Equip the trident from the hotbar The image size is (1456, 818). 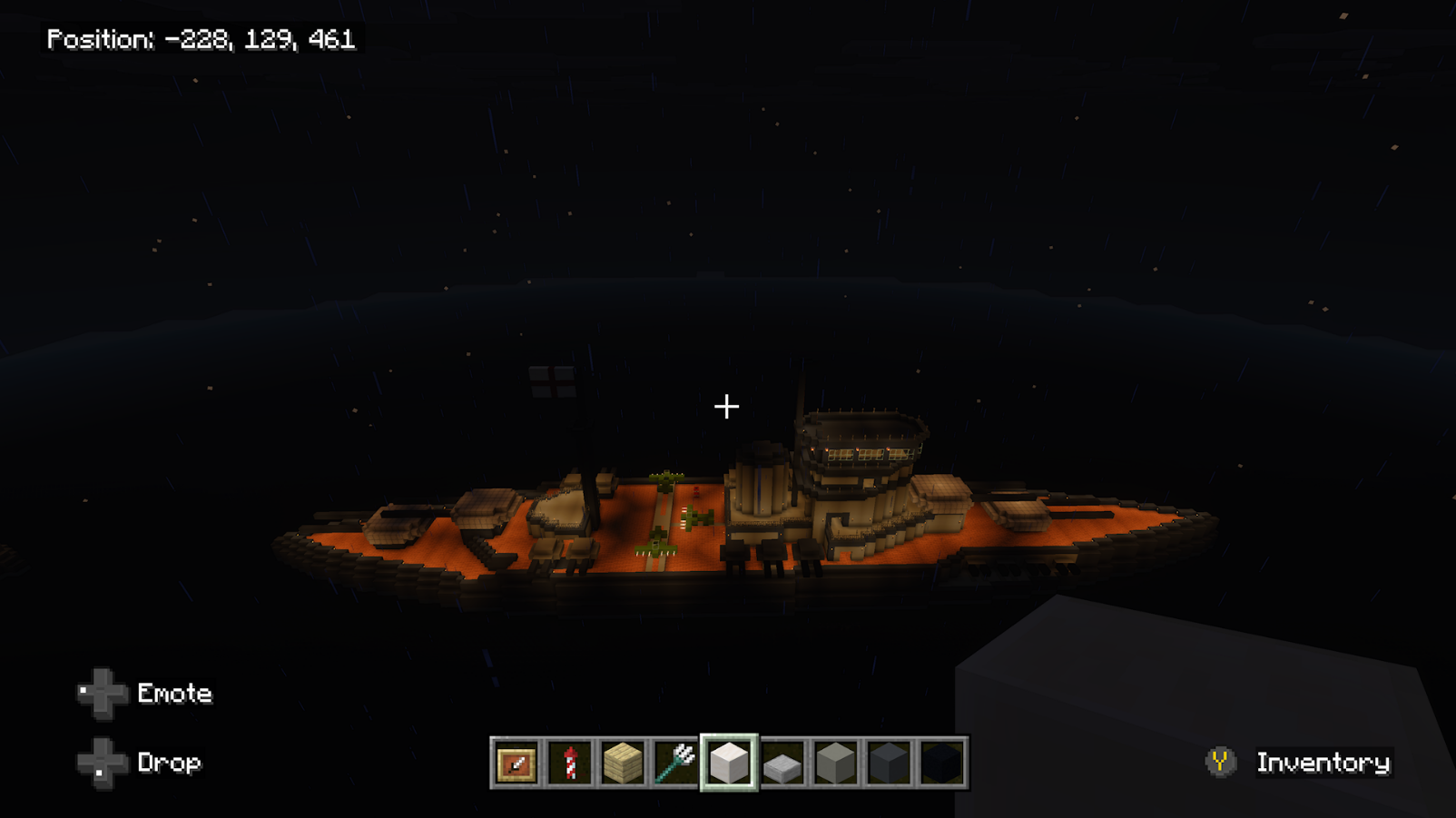tap(675, 764)
